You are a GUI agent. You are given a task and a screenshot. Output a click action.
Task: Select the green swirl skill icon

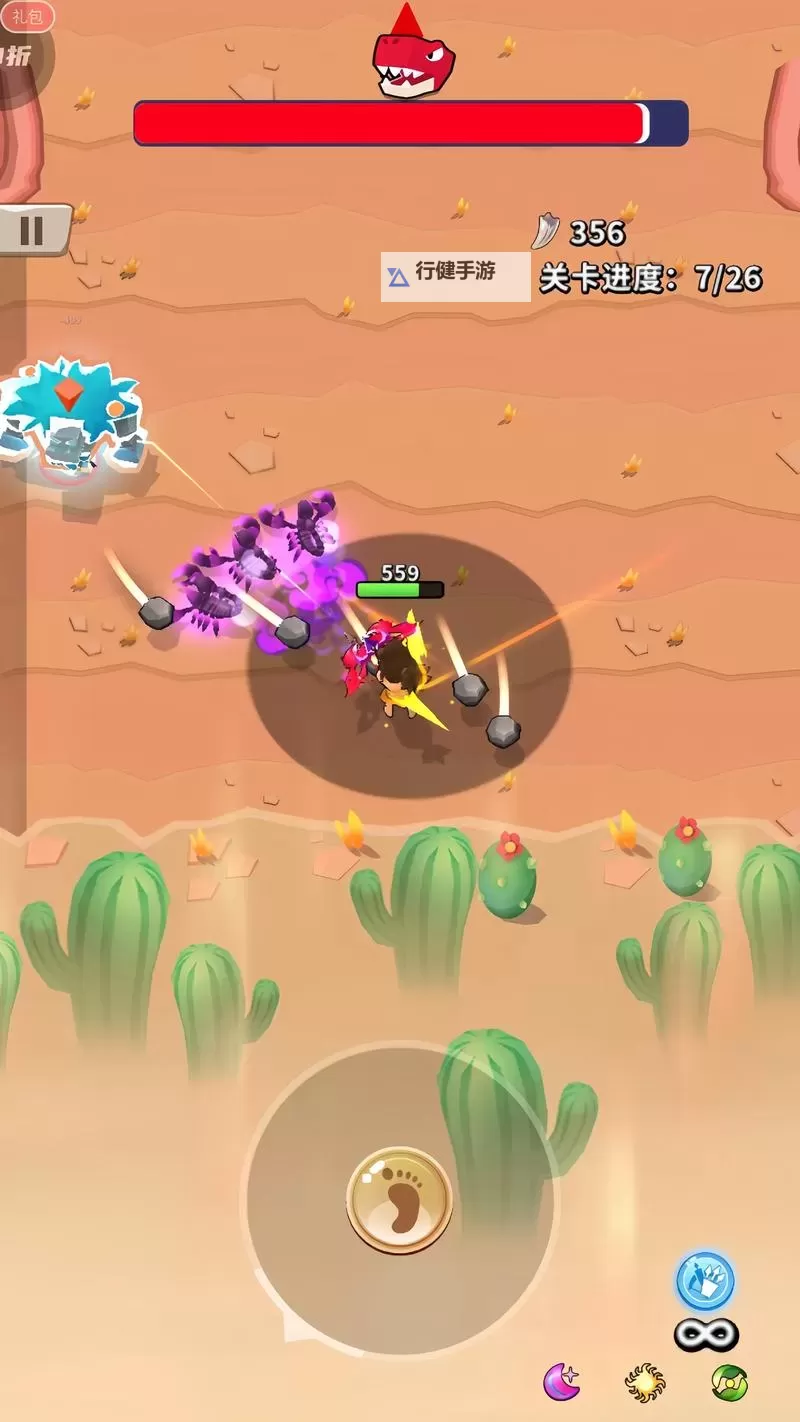[730, 1381]
